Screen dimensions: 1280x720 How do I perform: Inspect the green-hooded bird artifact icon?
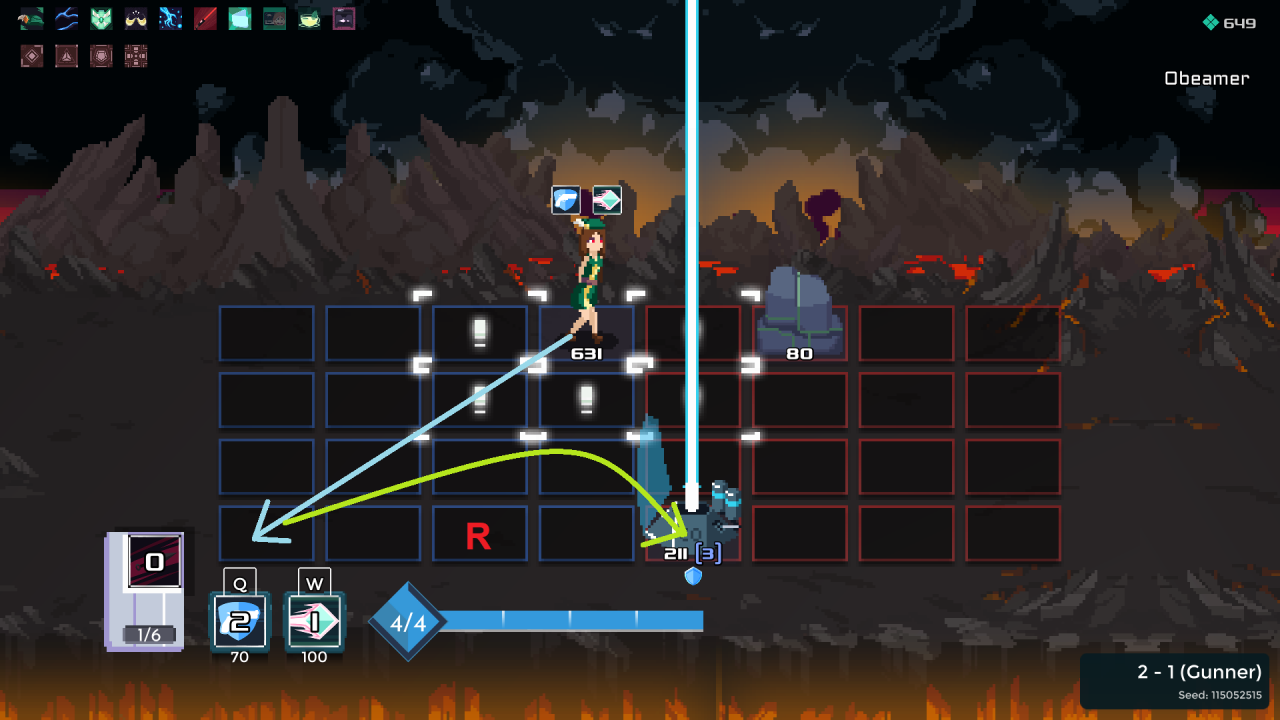tap(31, 18)
